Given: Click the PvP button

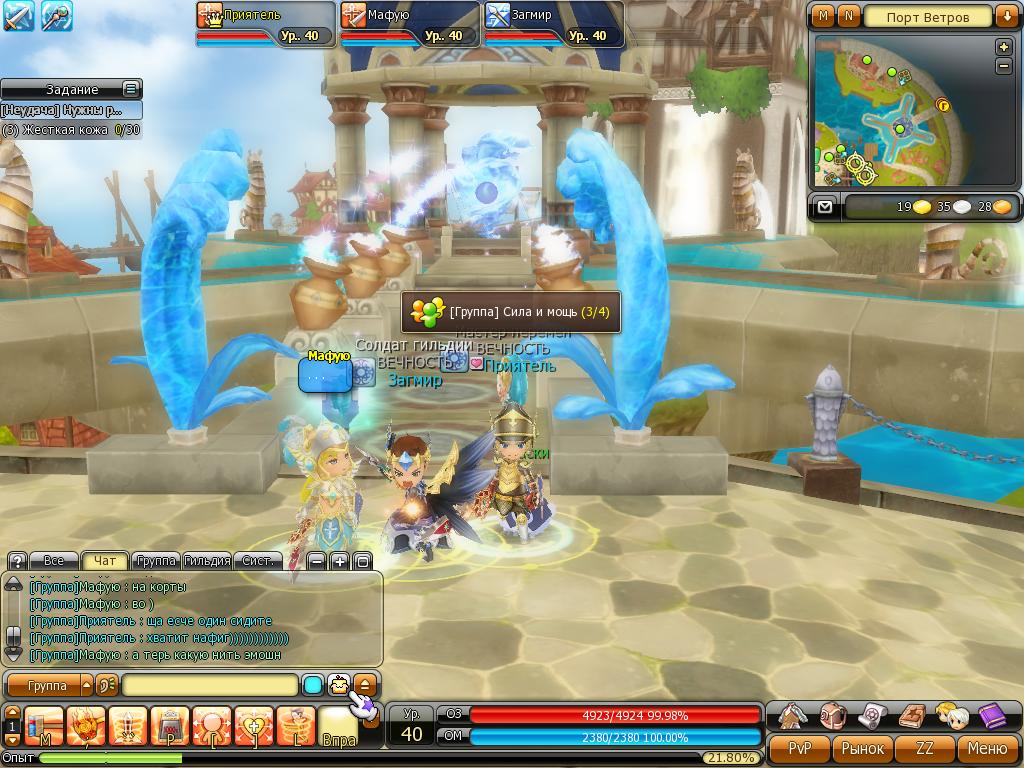Looking at the screenshot, I should 800,748.
